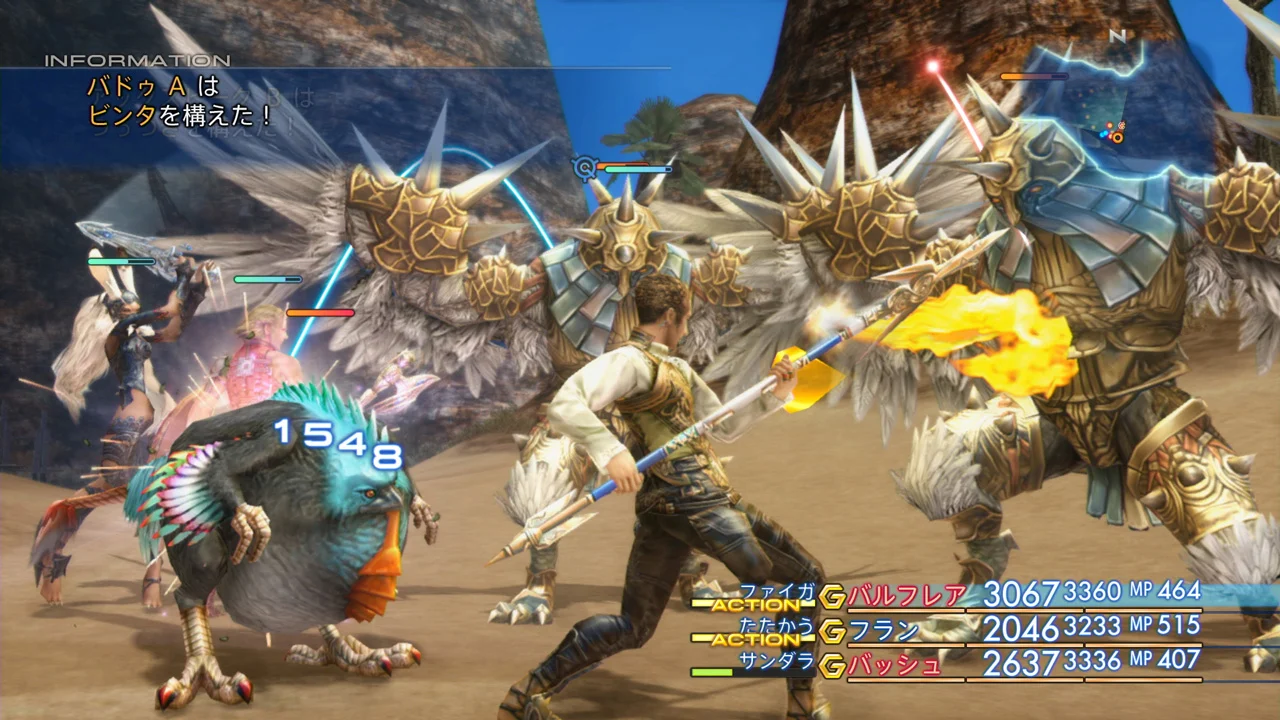Click a red enemy dot on the minimap
This screenshot has height=720, width=1280.
pyautogui.click(x=1109, y=124)
